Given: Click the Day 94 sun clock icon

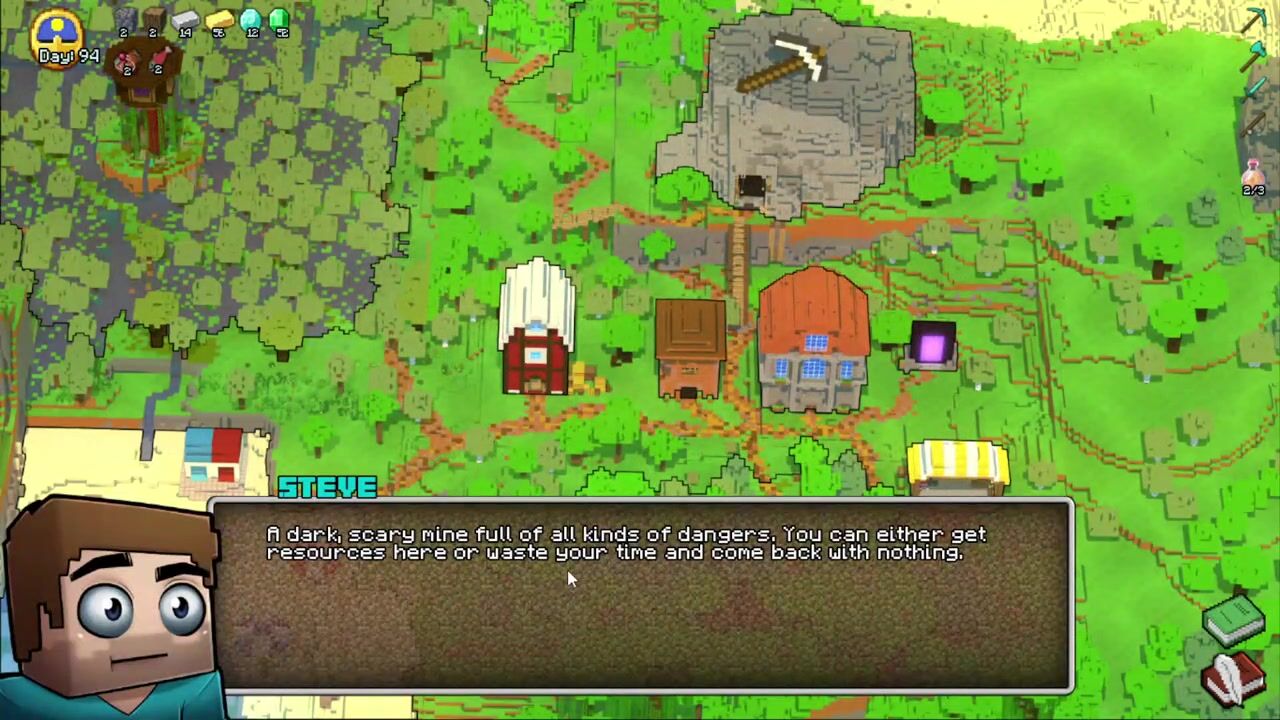Looking at the screenshot, I should [x=57, y=34].
